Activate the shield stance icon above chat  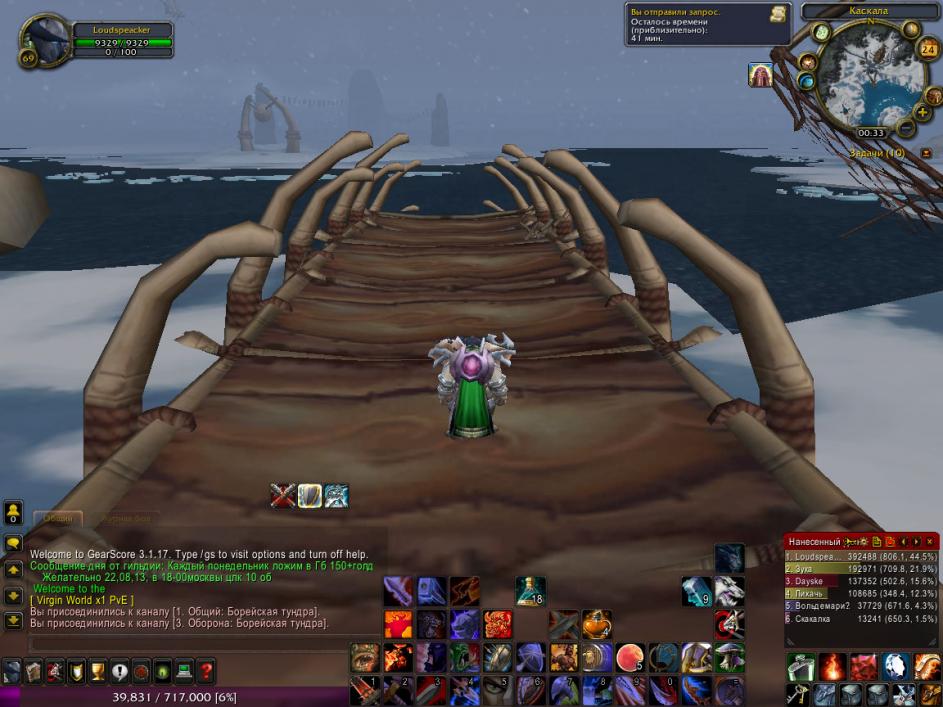coord(310,495)
